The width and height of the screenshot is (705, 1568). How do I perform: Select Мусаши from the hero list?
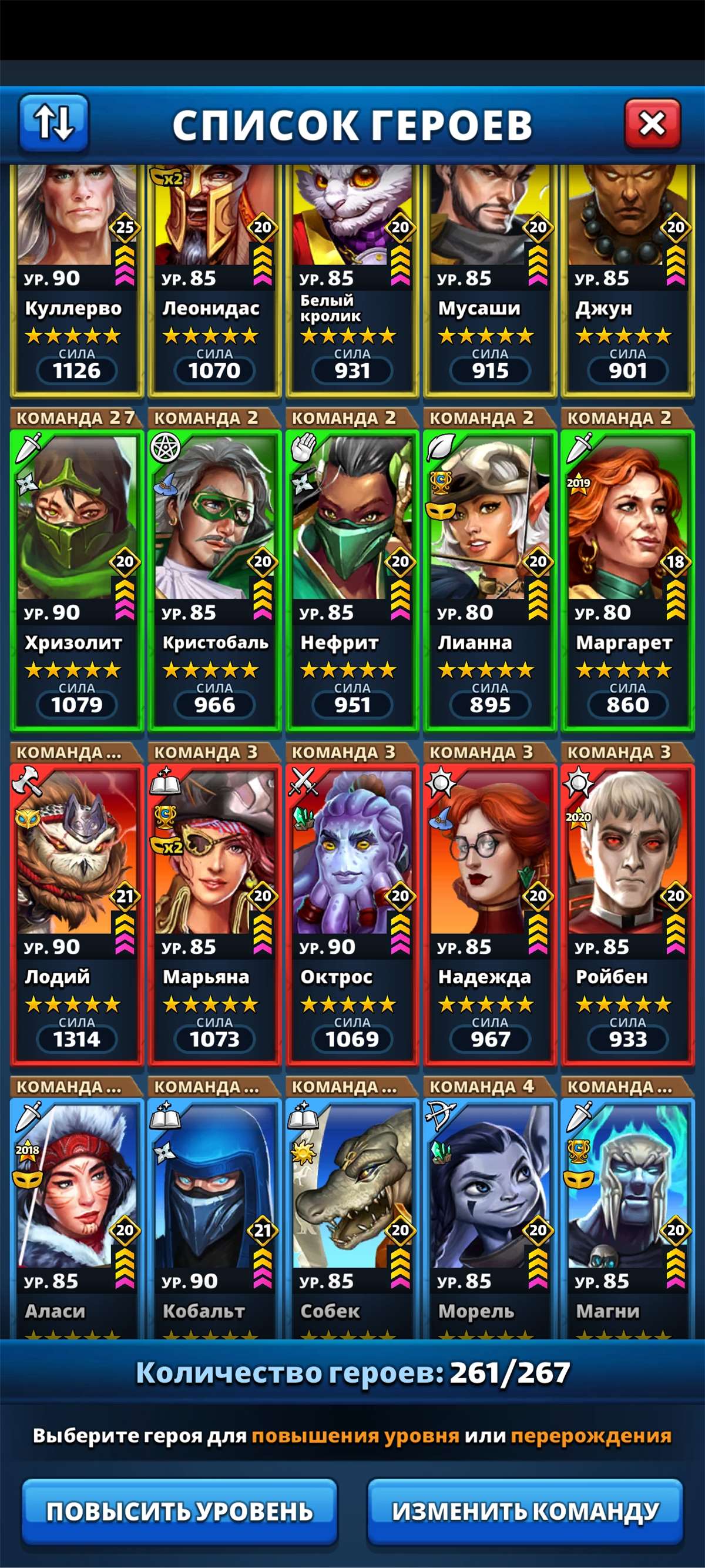489,280
